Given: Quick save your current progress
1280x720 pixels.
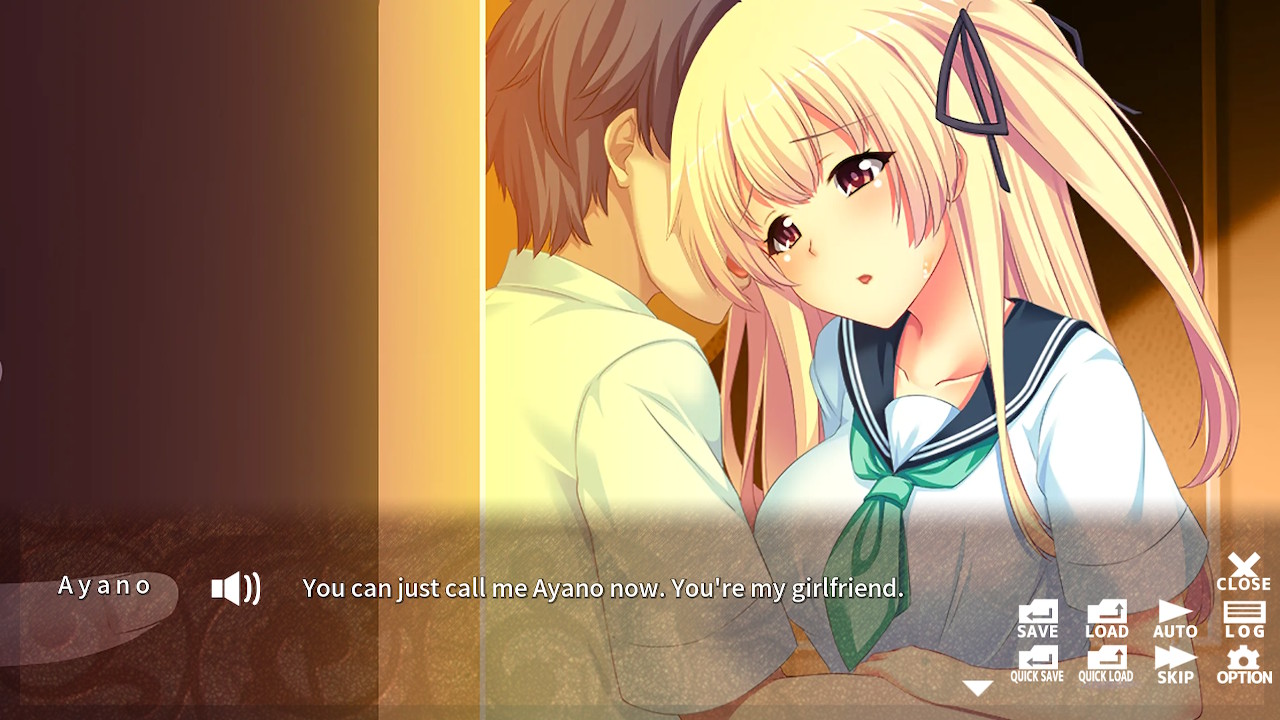Looking at the screenshot, I should pos(1036,663).
